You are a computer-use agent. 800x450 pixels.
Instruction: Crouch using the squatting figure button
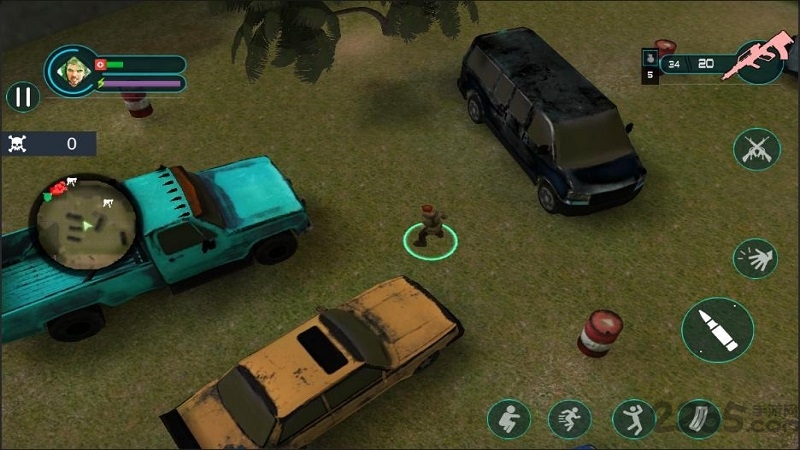click(509, 419)
